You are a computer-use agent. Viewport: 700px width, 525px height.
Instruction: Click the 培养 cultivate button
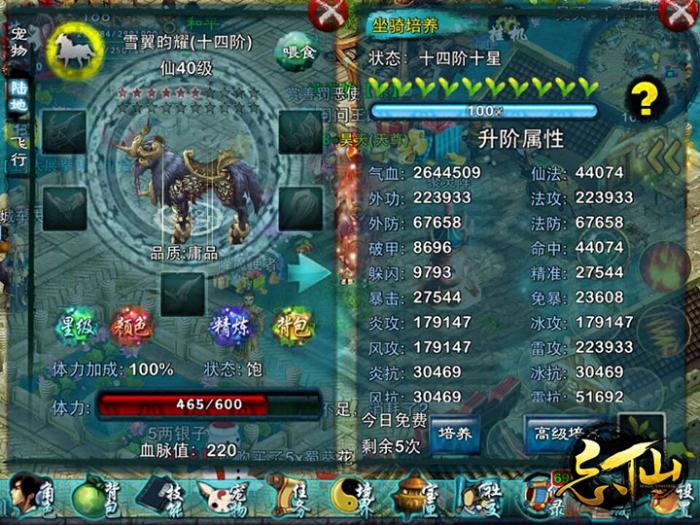click(x=455, y=434)
